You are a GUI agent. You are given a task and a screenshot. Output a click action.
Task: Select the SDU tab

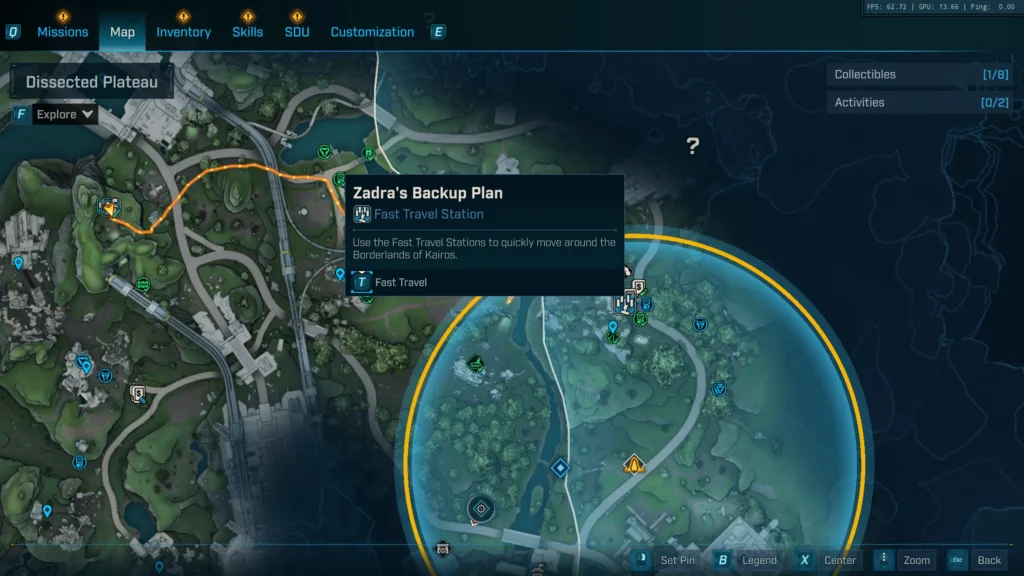296,32
